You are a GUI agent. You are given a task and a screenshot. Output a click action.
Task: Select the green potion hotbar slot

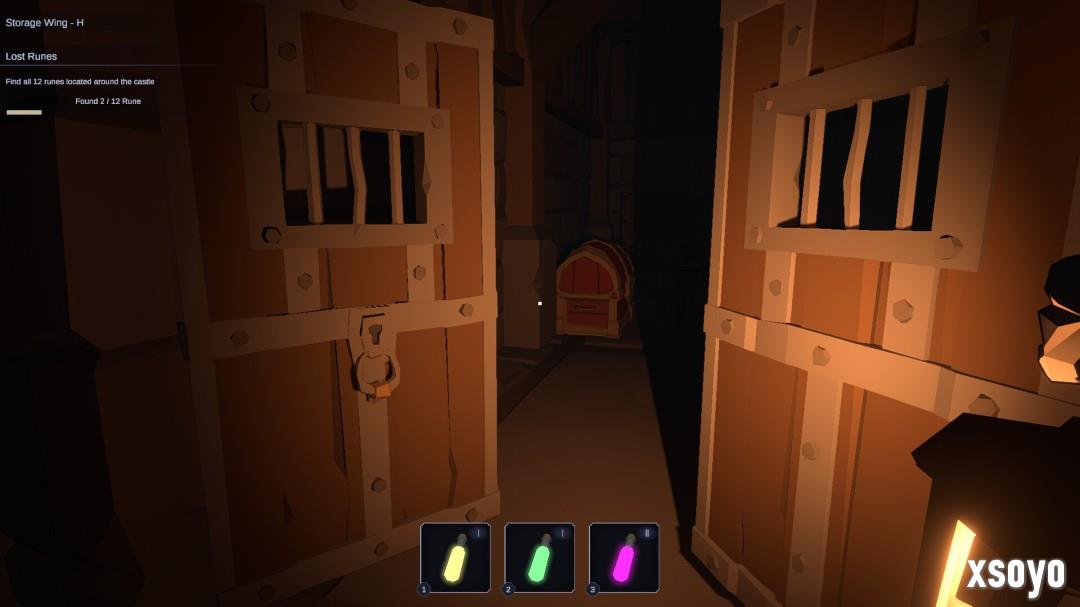tap(540, 558)
